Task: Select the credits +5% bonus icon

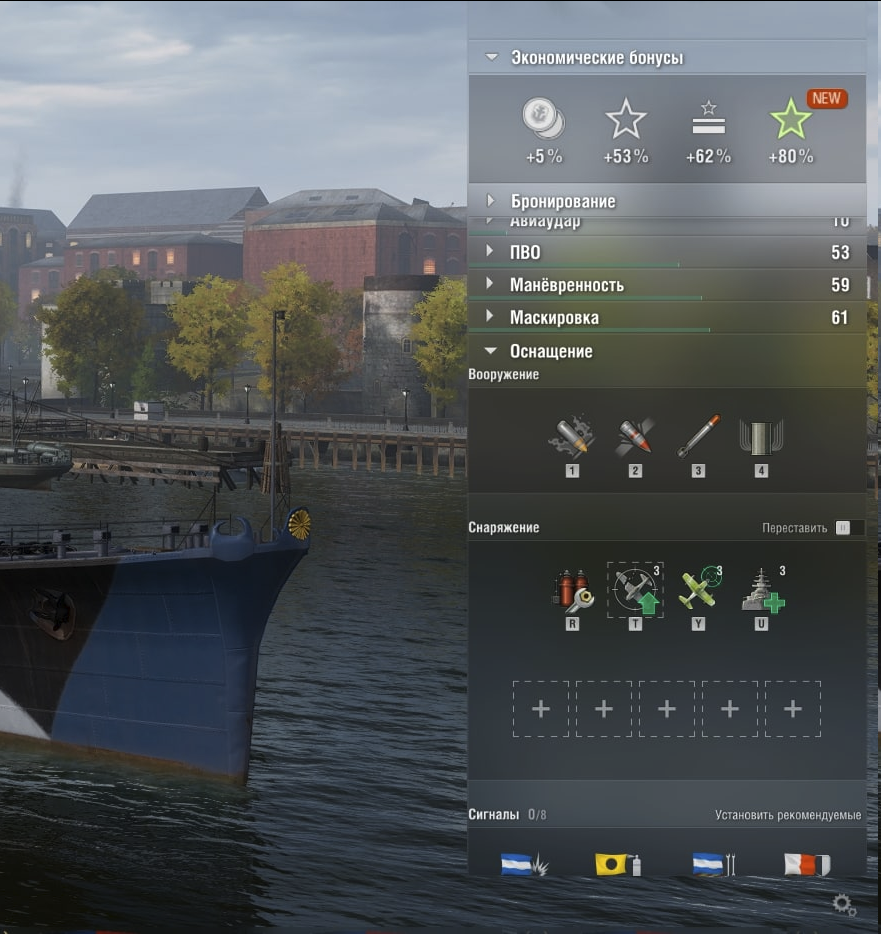Action: tap(544, 121)
